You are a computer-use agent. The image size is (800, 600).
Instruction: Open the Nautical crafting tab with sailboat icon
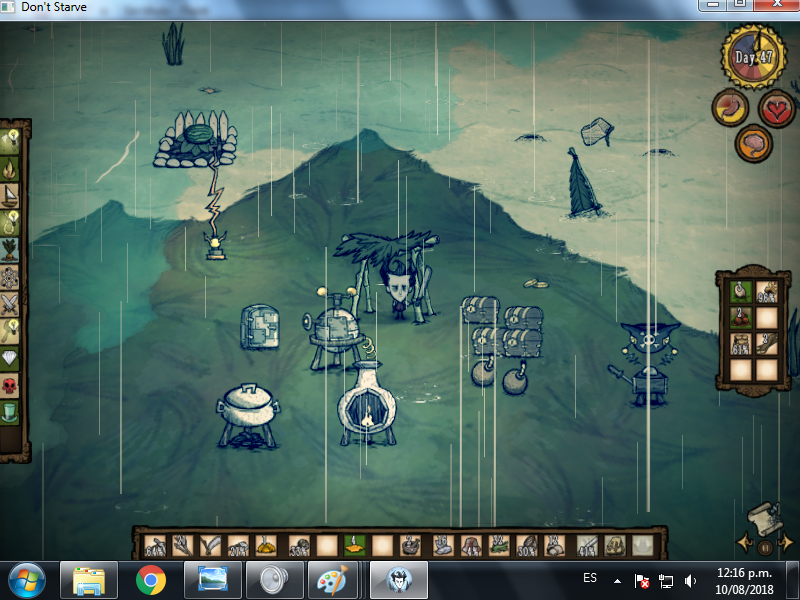(11, 194)
